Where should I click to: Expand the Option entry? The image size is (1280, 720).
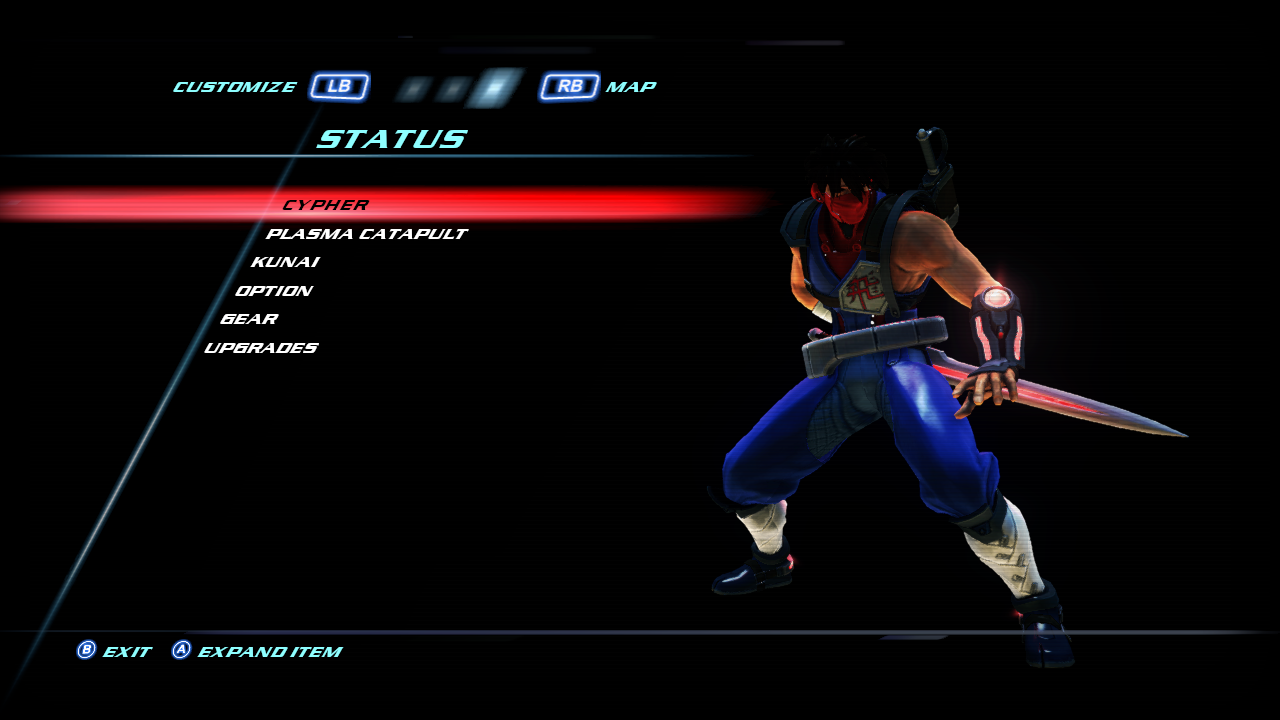274,291
